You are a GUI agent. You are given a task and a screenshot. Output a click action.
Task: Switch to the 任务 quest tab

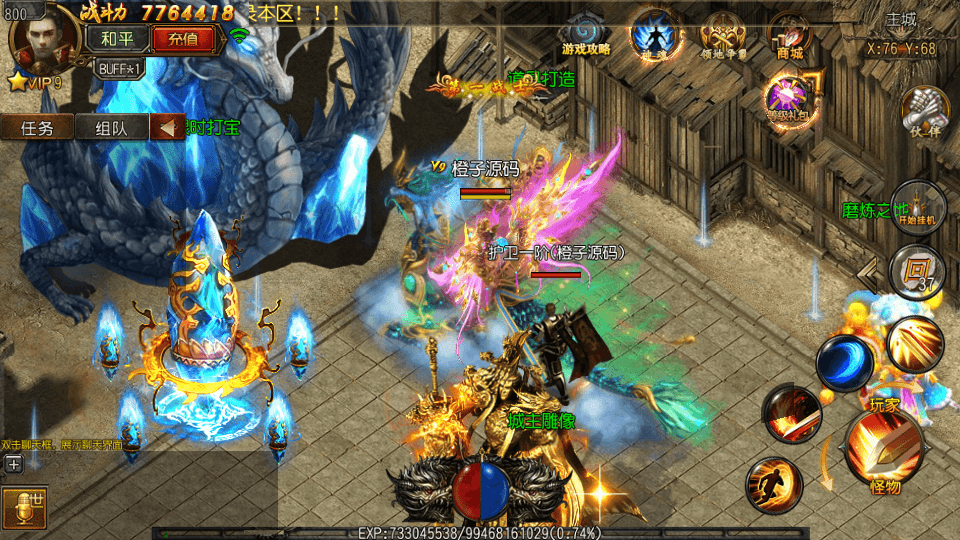[x=37, y=127]
